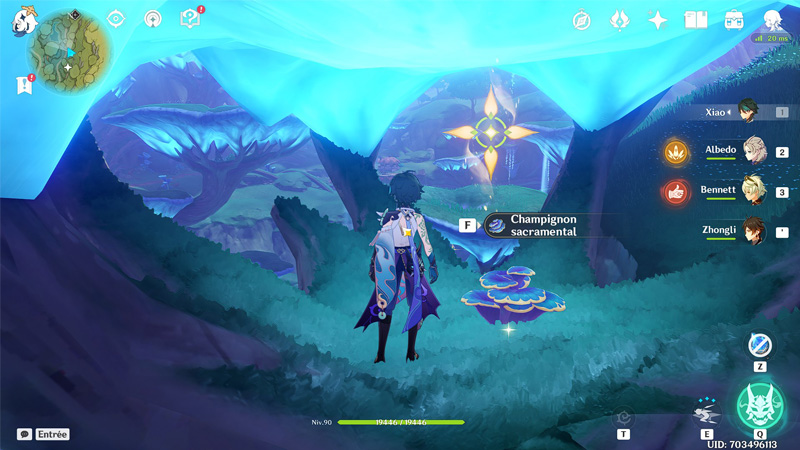This screenshot has height=450, width=800.
Task: Pick up Champignon sacramental
Action: (x=530, y=225)
